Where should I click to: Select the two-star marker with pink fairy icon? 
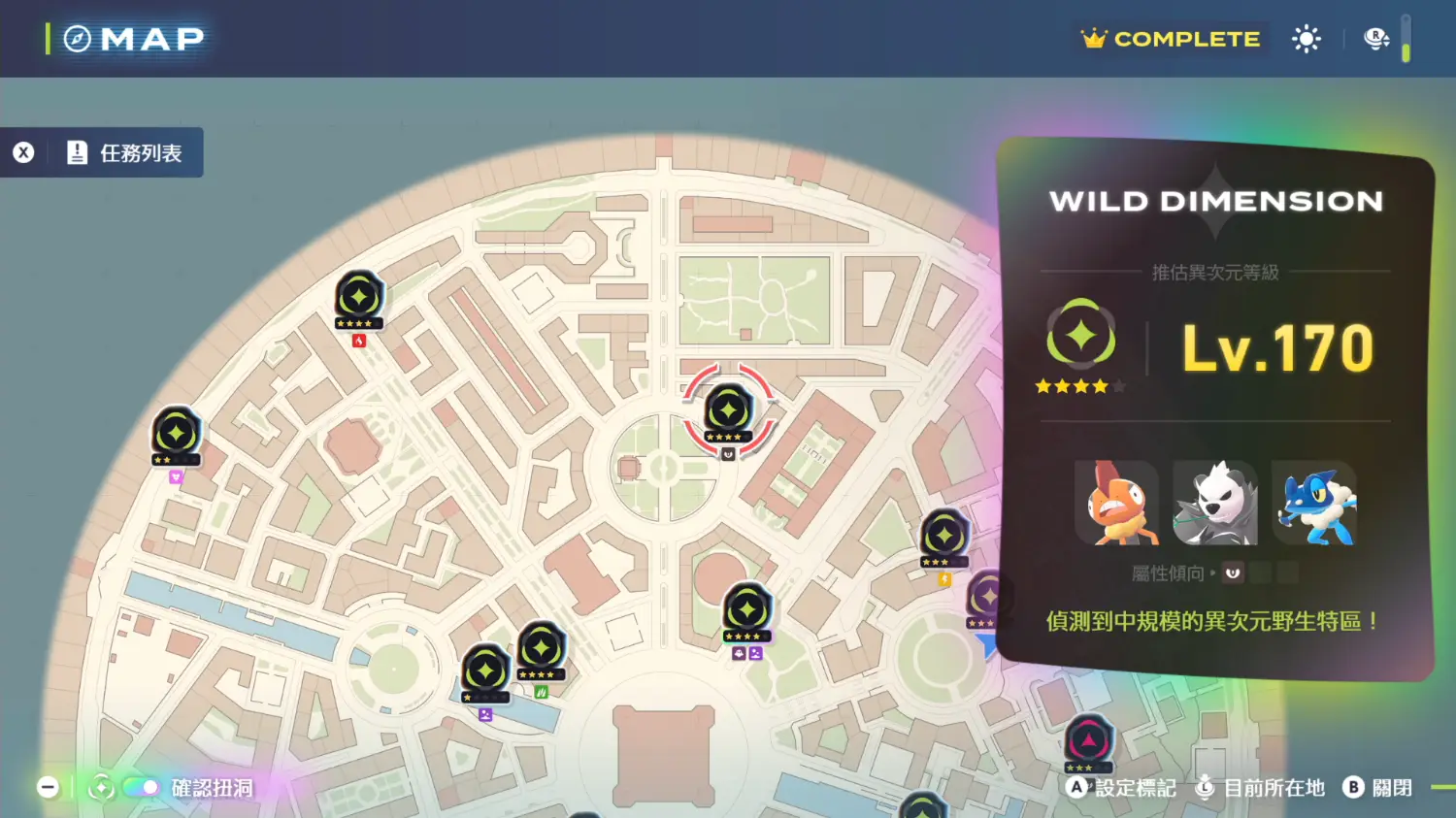pyautogui.click(x=176, y=433)
